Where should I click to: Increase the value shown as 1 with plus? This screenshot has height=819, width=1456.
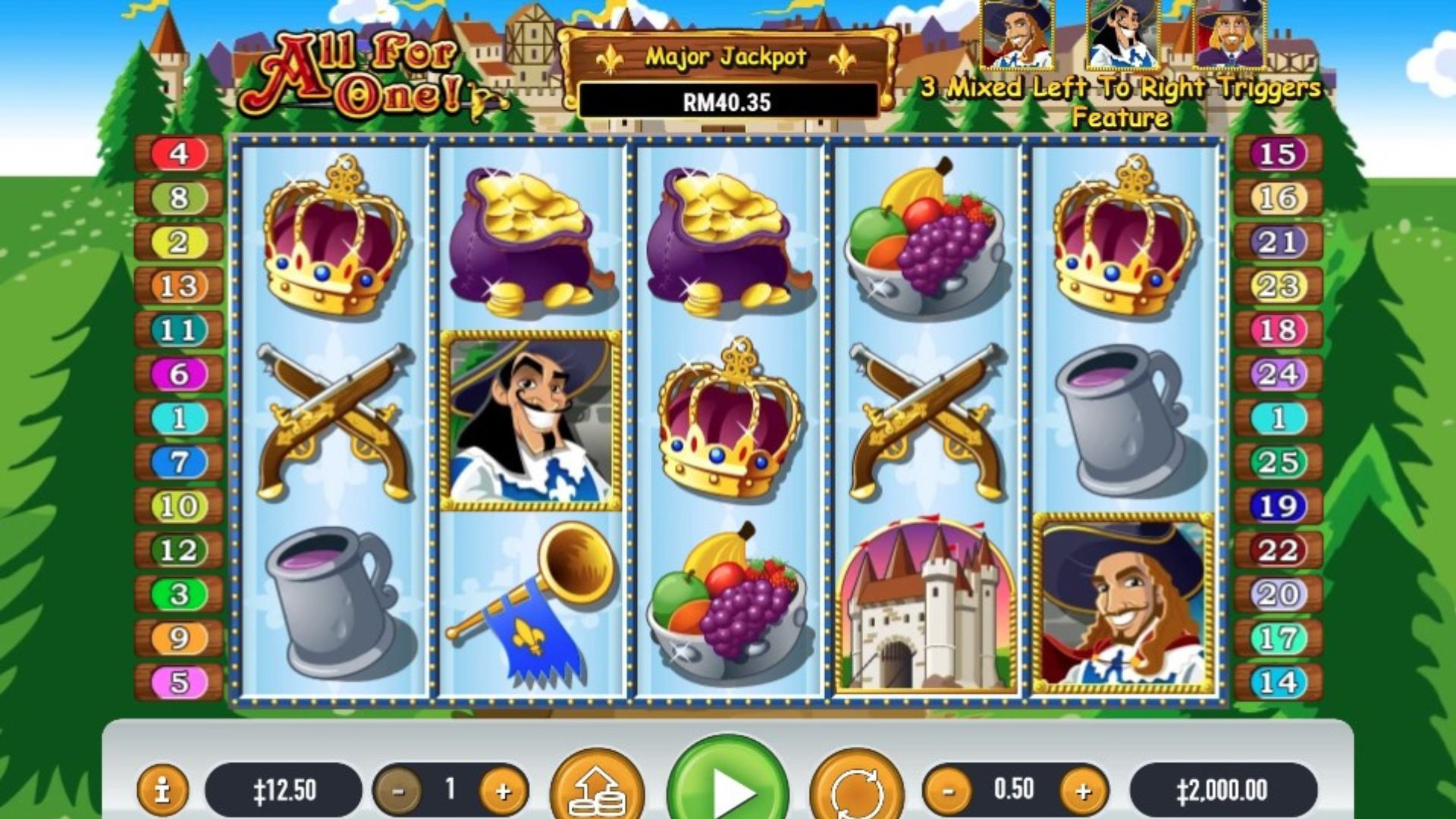(x=503, y=791)
